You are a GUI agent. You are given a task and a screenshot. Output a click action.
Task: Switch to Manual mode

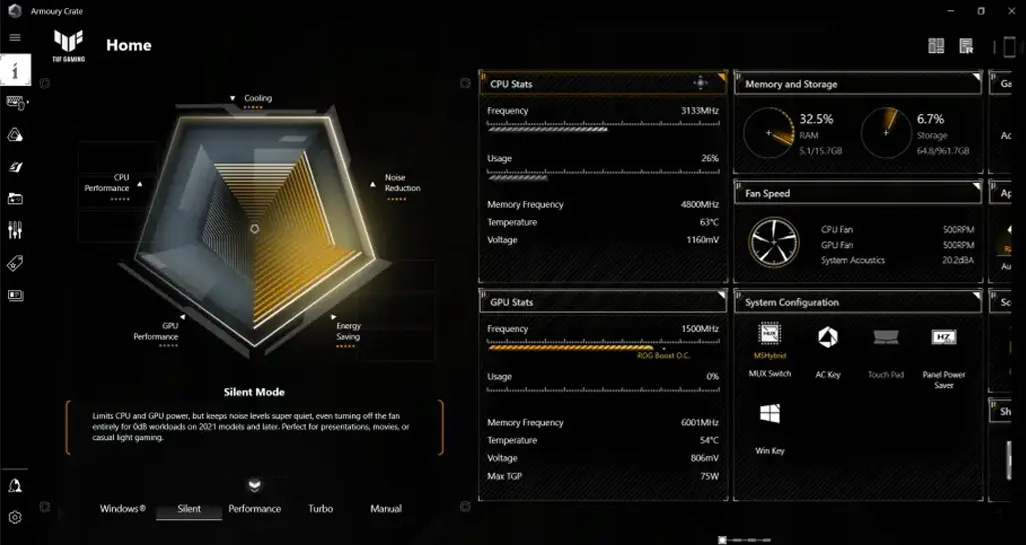[x=386, y=509]
